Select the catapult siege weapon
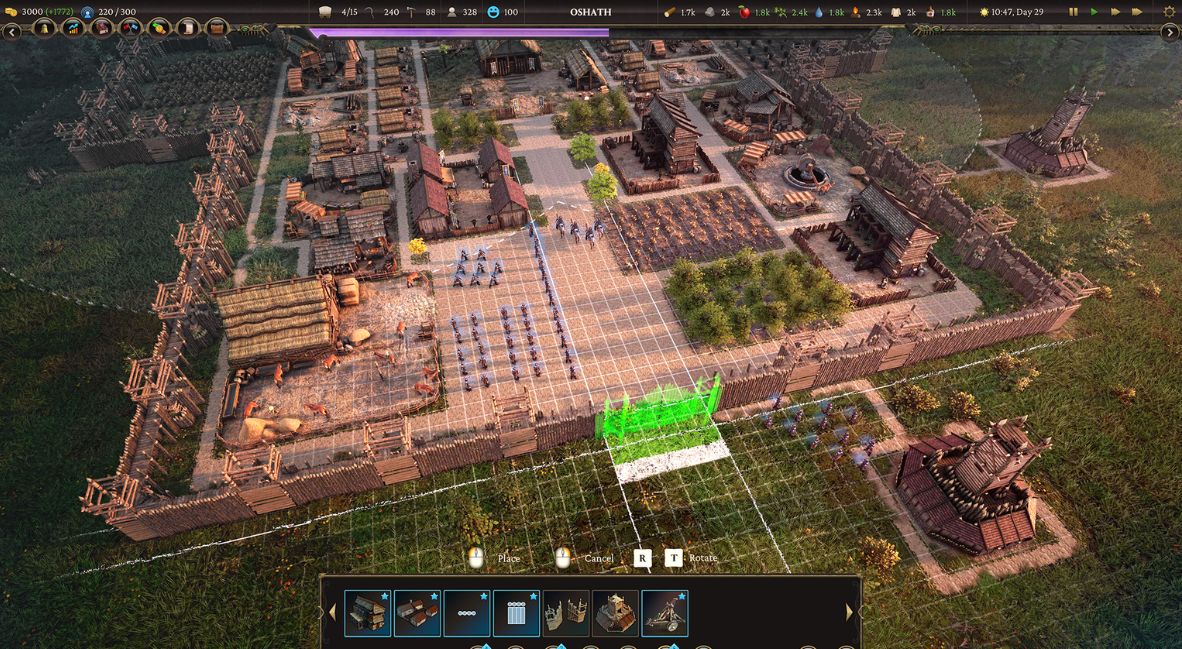This screenshot has width=1182, height=649. 664,613
